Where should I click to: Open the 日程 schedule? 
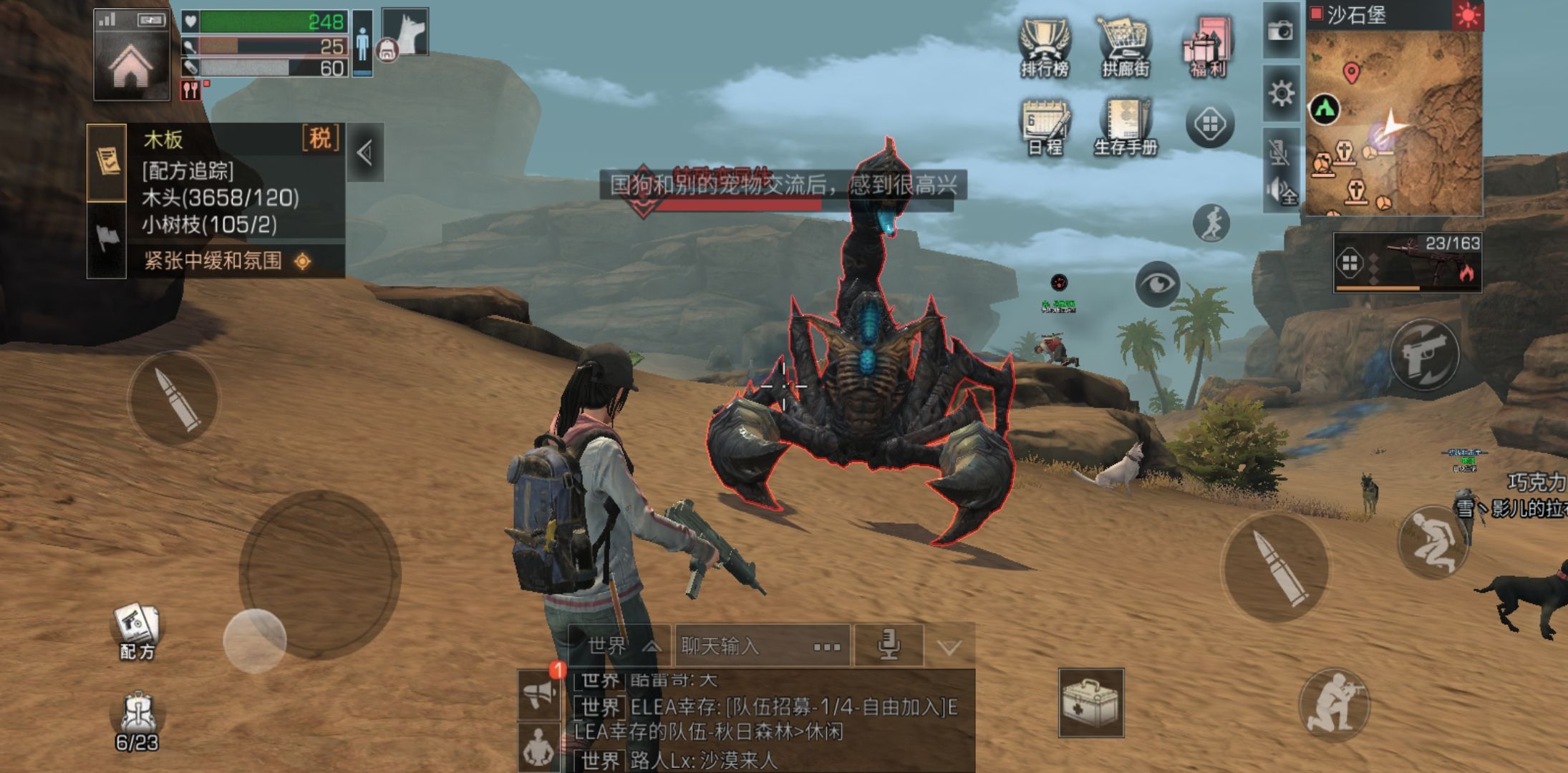click(x=1045, y=127)
